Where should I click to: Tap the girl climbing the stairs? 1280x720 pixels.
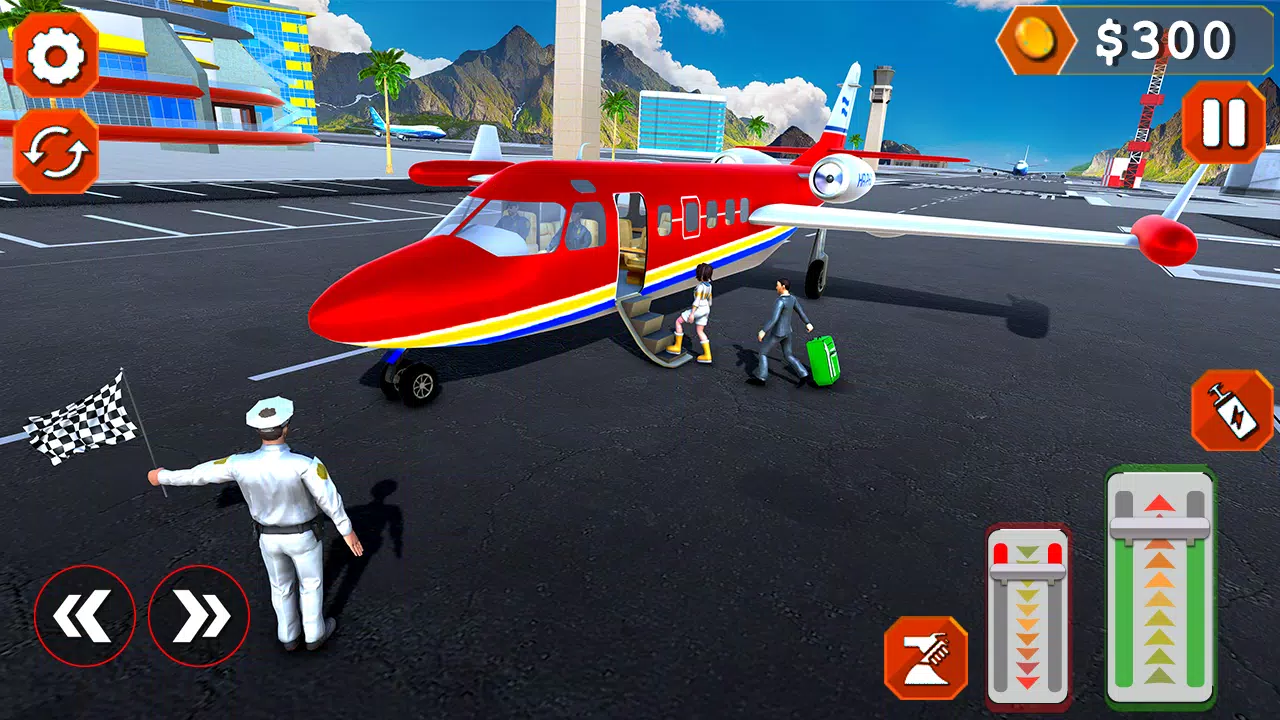(x=700, y=310)
